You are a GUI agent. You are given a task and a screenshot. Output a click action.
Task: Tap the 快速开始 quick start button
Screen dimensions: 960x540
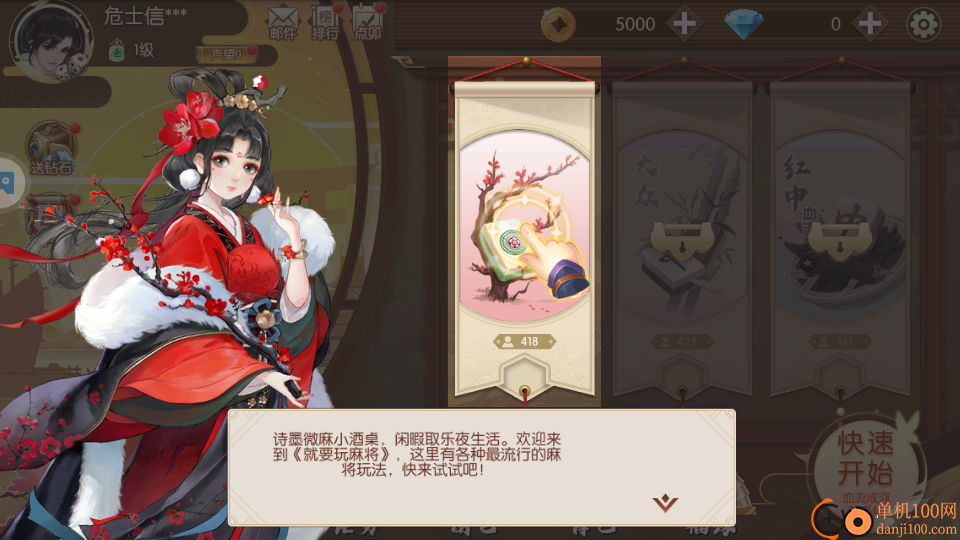click(866, 460)
